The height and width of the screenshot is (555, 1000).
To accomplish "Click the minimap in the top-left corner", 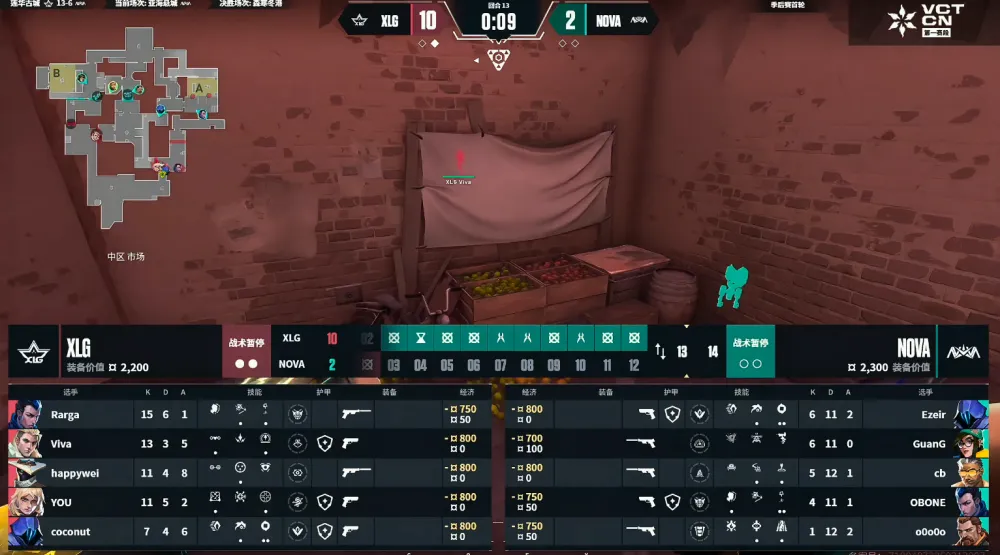I will (130, 120).
